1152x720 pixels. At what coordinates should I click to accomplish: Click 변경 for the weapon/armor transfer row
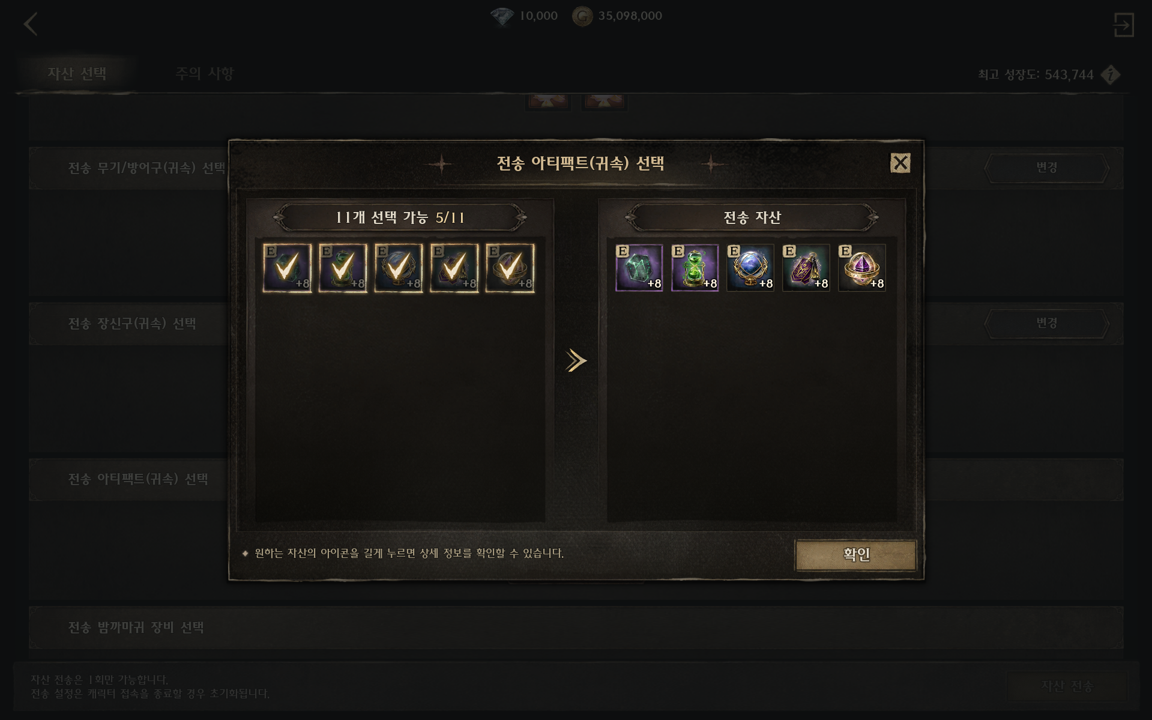tap(1046, 168)
